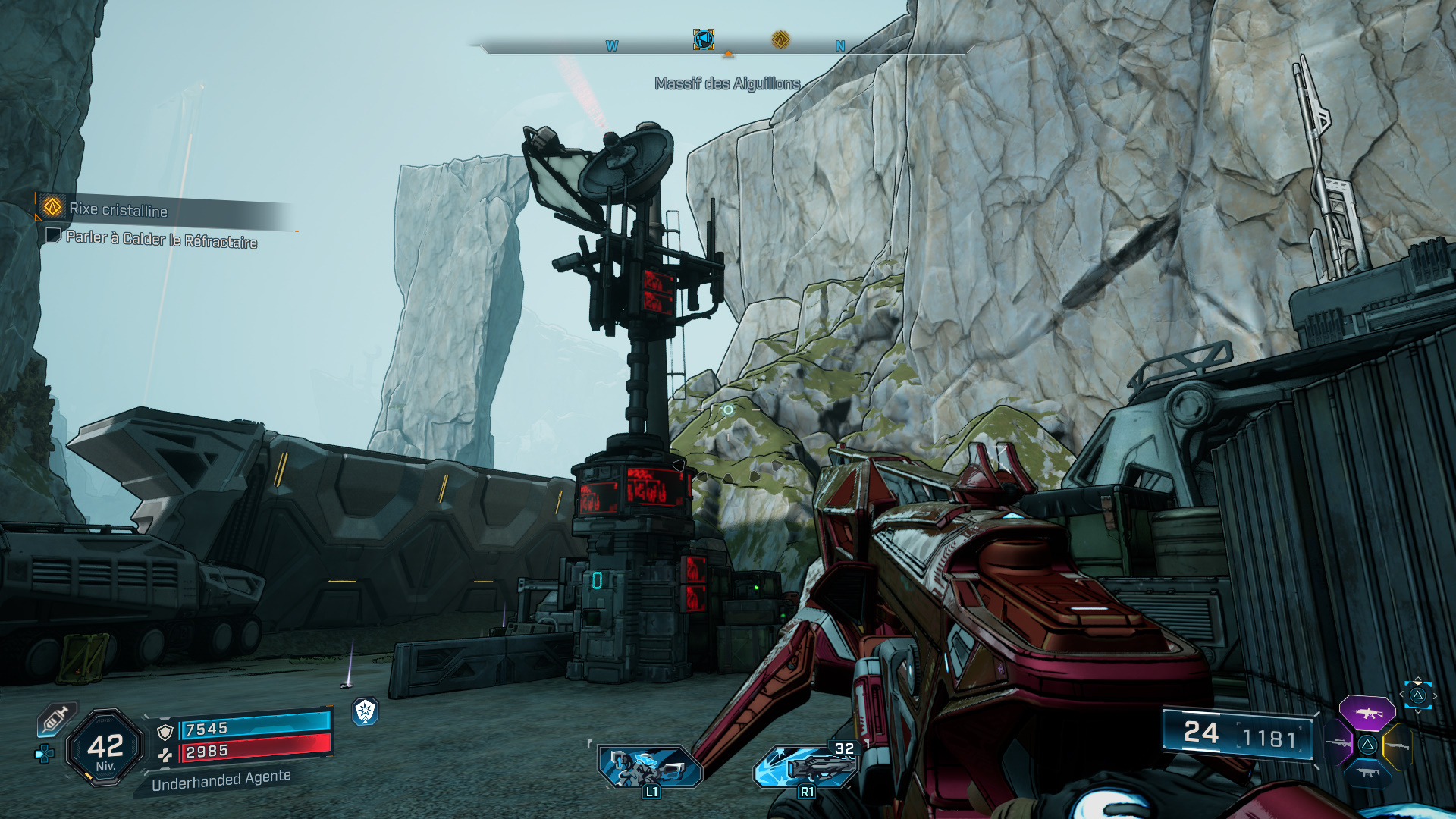This screenshot has height=819, width=1456.
Task: Click the Massif des Aiguillons zone label
Action: 727,85
